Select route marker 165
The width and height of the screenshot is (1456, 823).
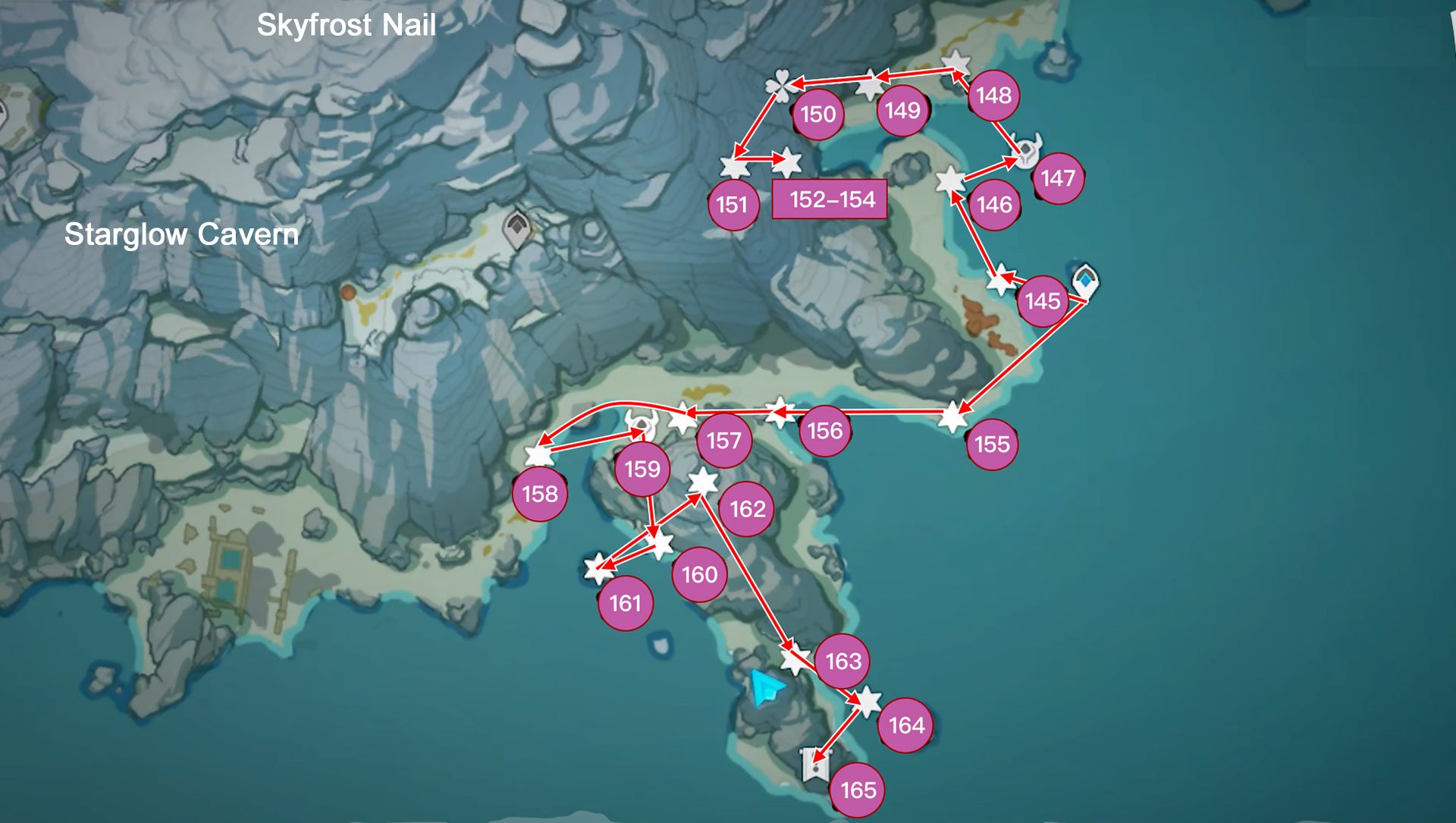point(859,789)
